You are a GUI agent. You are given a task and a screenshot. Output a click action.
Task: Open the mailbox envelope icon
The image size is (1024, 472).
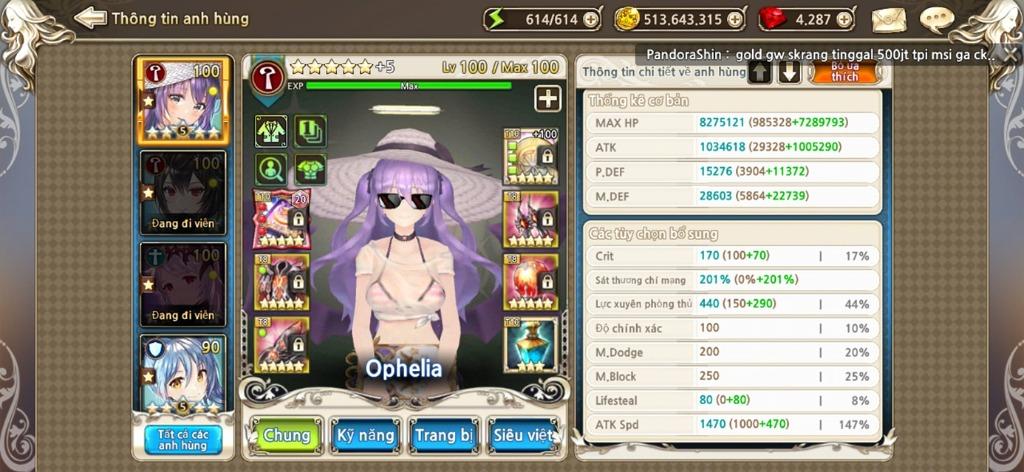889,19
